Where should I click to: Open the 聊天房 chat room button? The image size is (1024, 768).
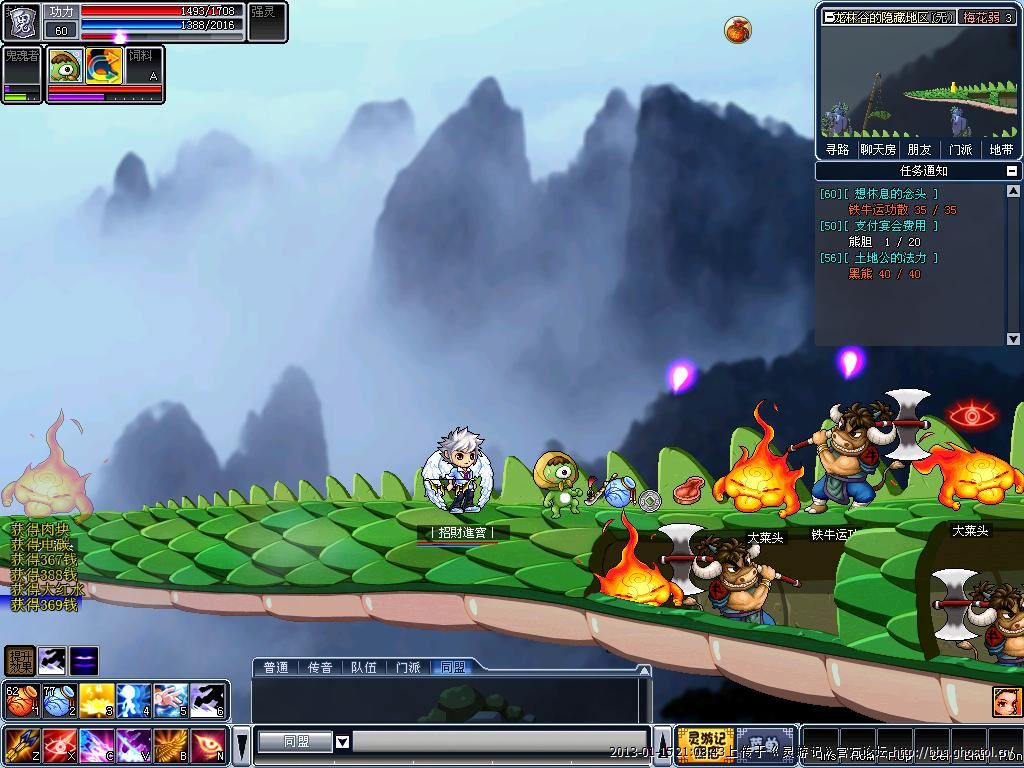click(878, 149)
